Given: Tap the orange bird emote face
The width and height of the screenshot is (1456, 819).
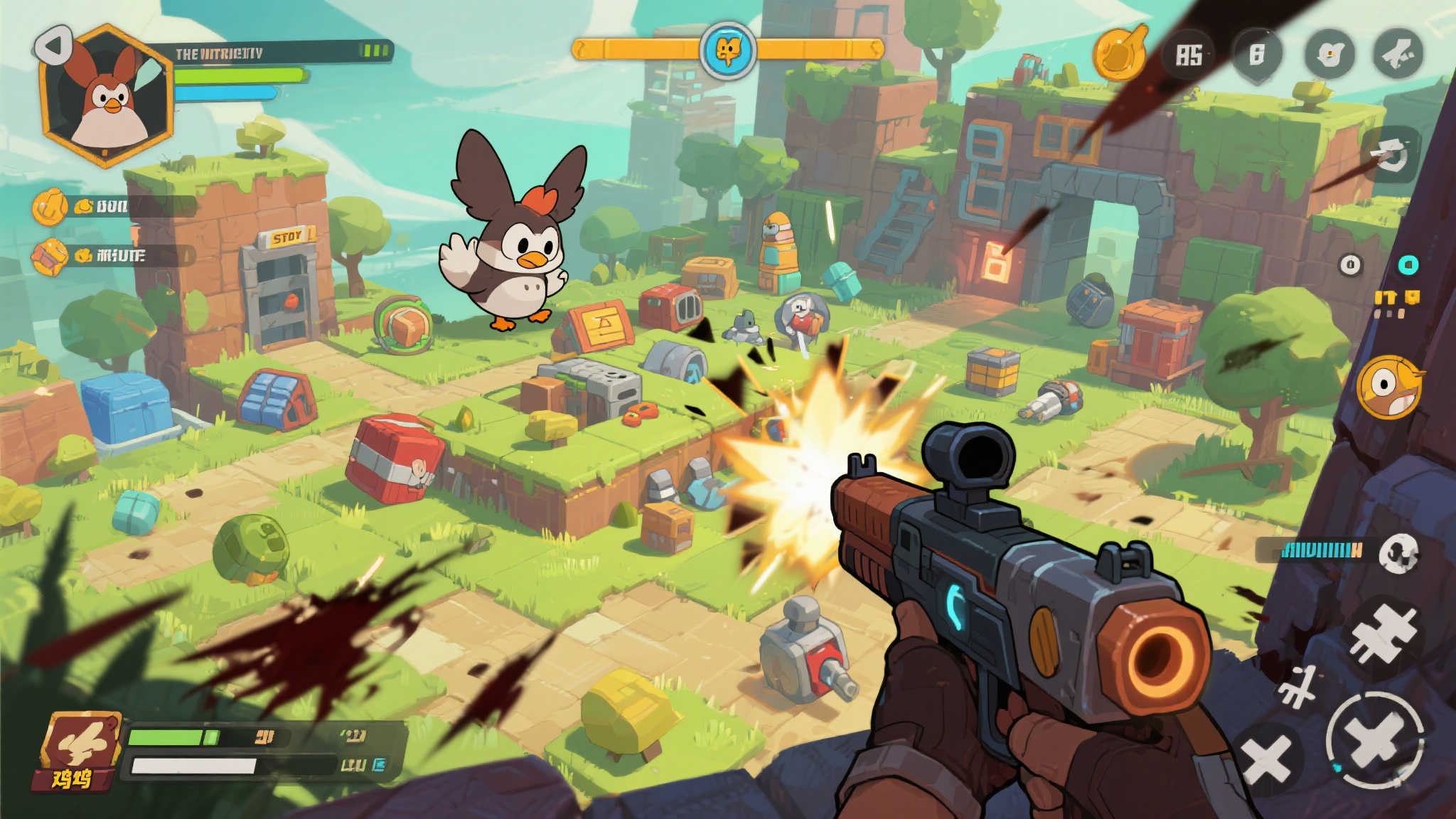Looking at the screenshot, I should pyautogui.click(x=1388, y=387).
